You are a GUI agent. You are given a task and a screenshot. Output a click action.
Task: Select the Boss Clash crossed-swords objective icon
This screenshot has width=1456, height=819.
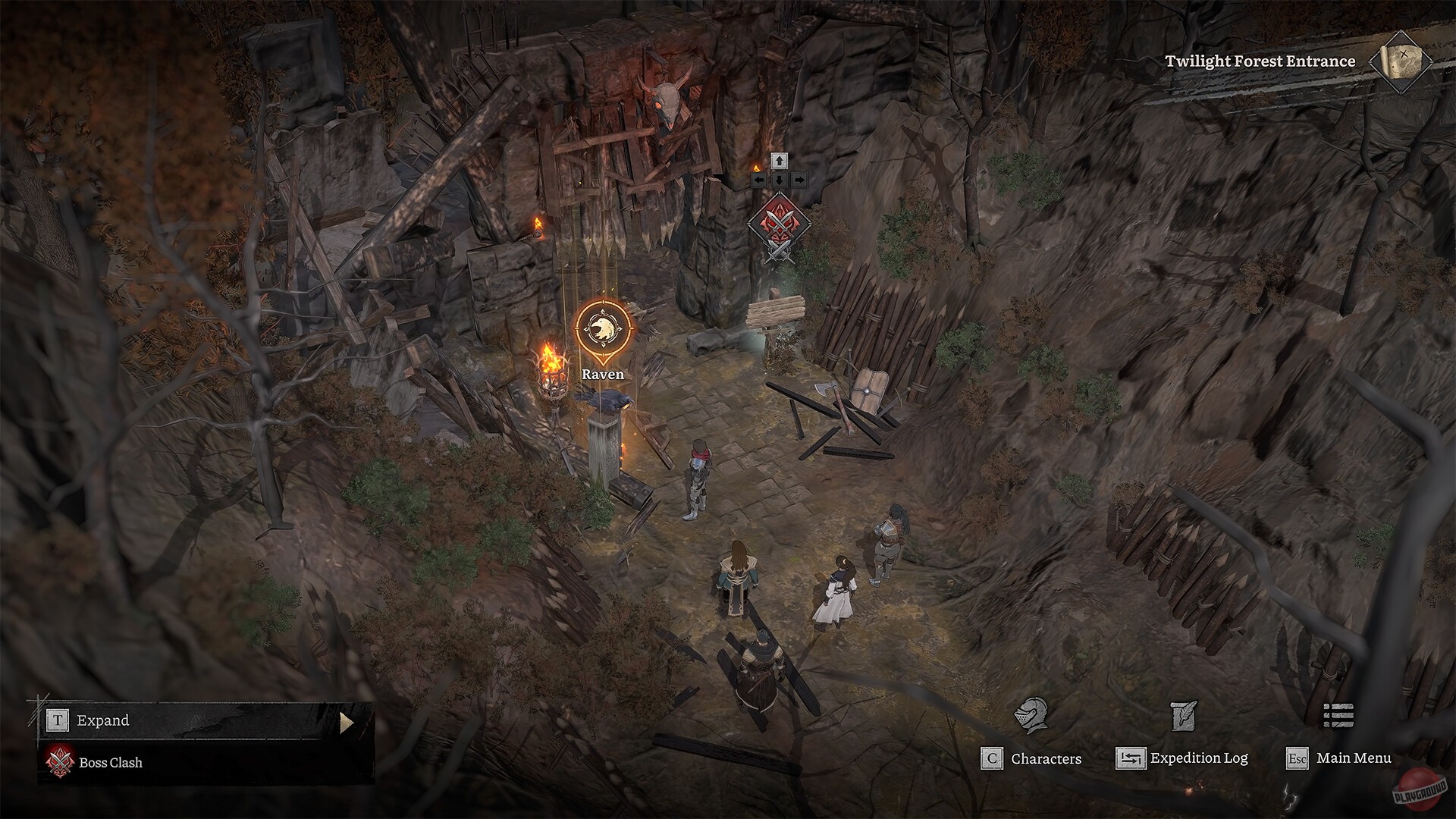(x=59, y=763)
